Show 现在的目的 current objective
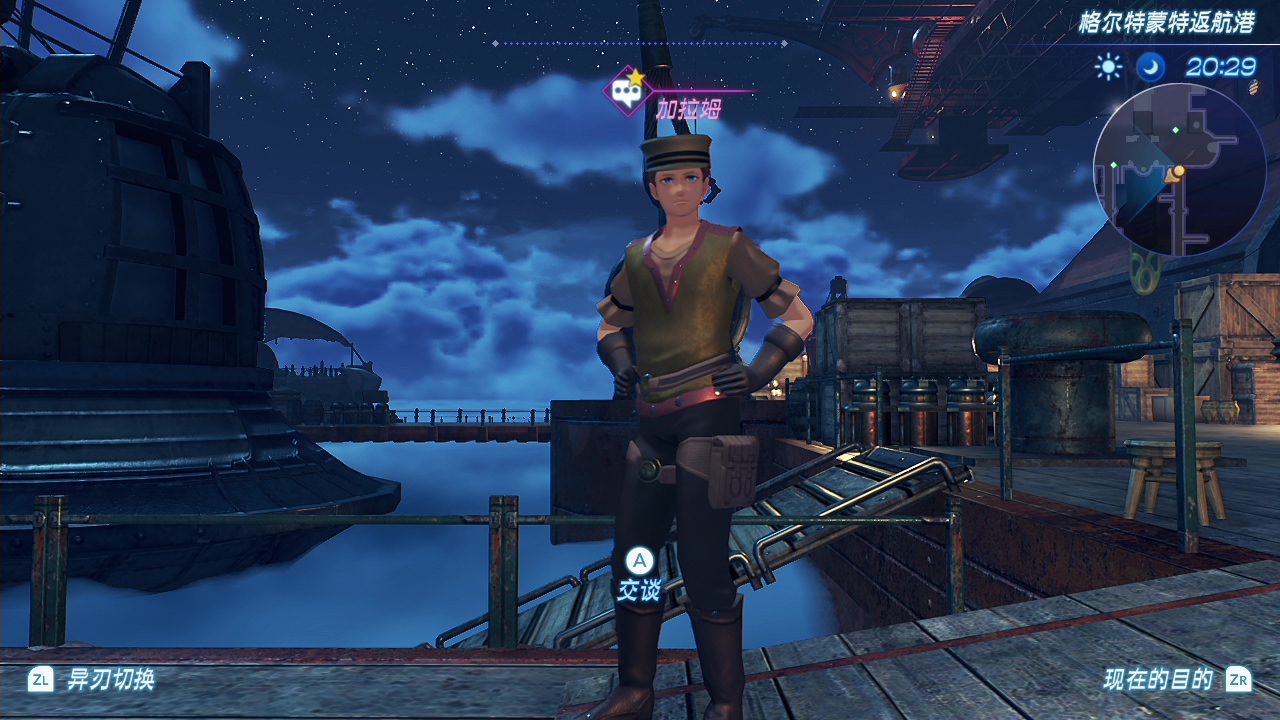1280x720 pixels. 1158,680
